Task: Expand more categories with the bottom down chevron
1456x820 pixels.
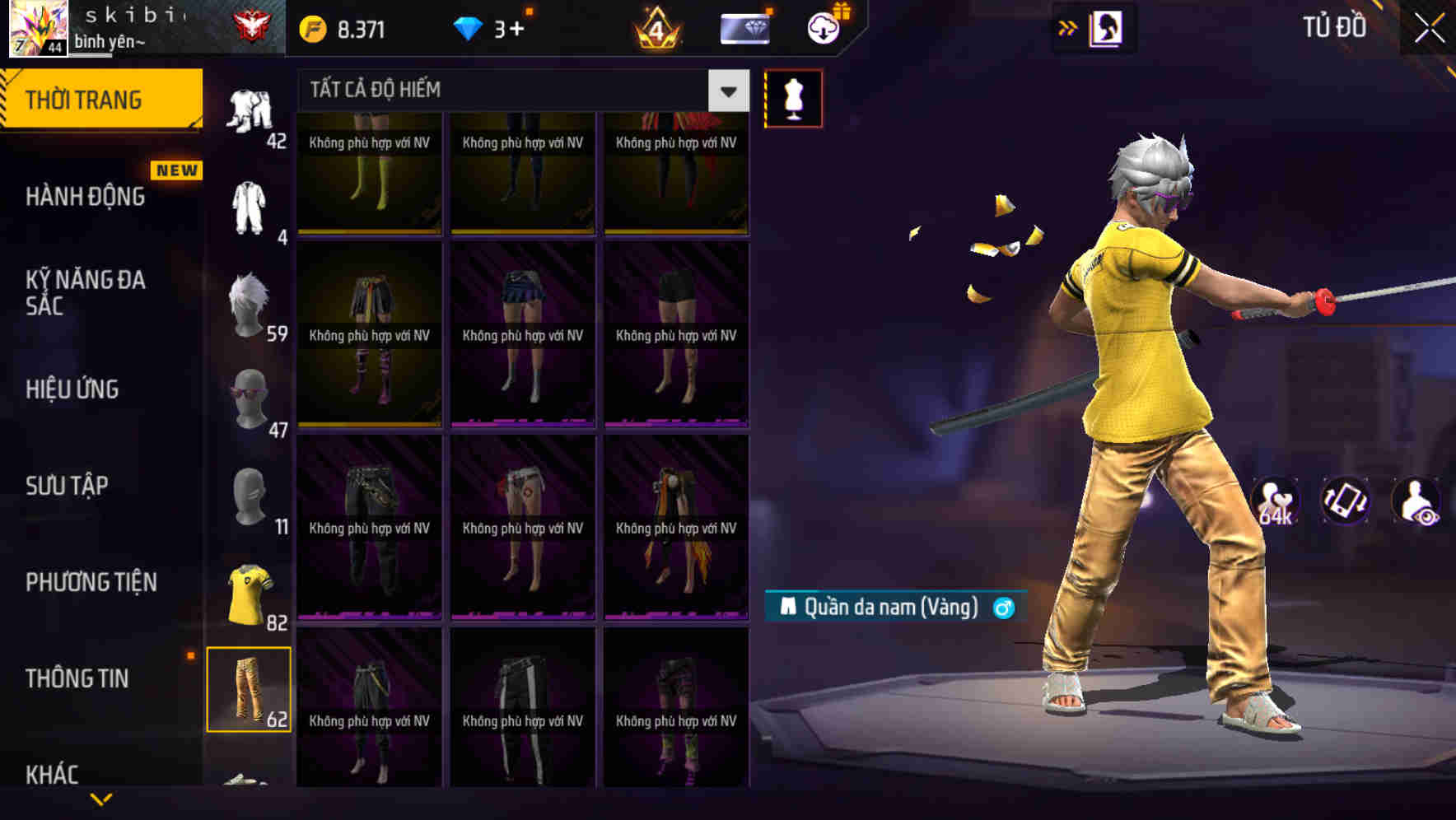Action: pyautogui.click(x=101, y=799)
